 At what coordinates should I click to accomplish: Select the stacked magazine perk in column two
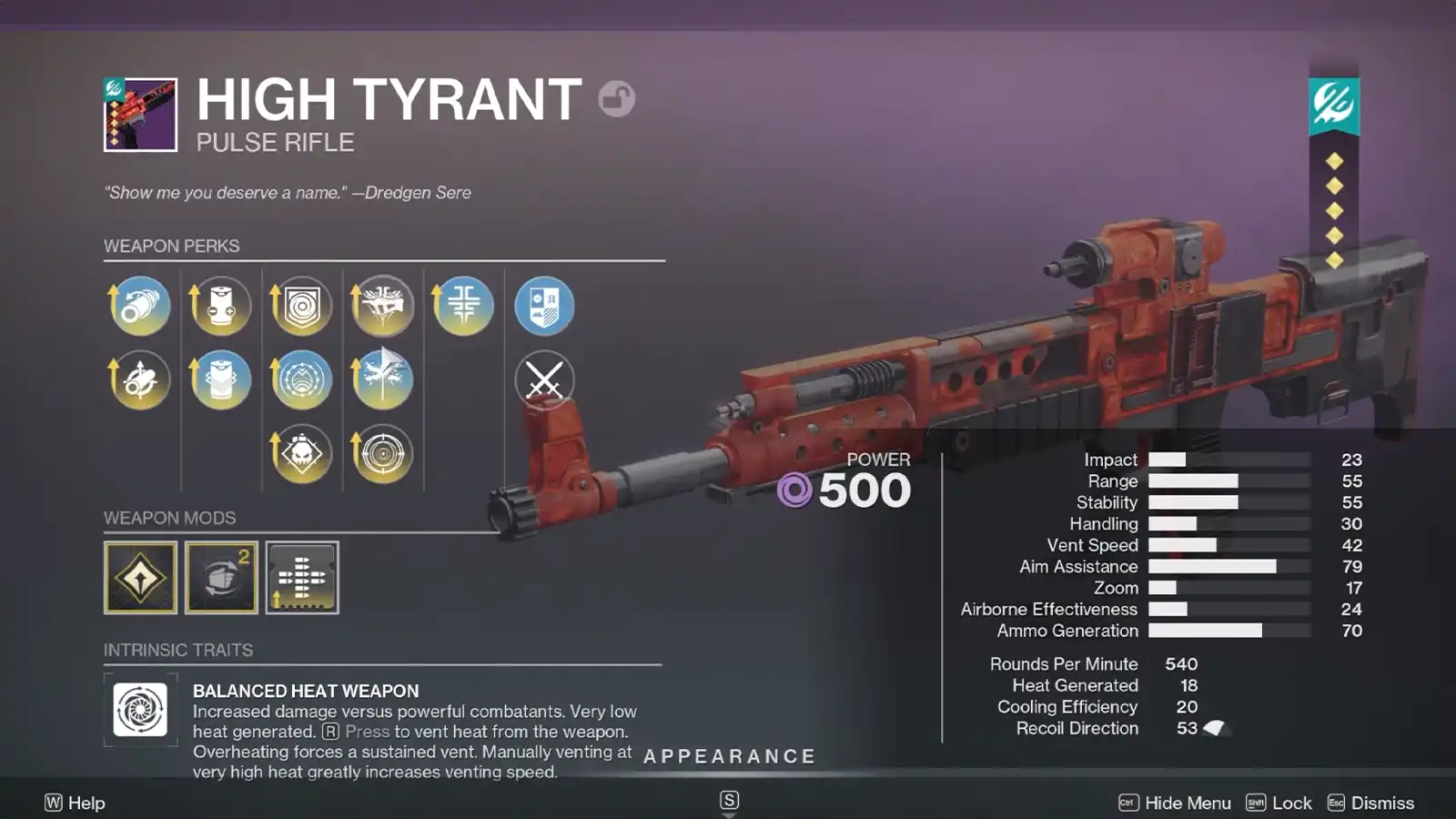coord(220,380)
